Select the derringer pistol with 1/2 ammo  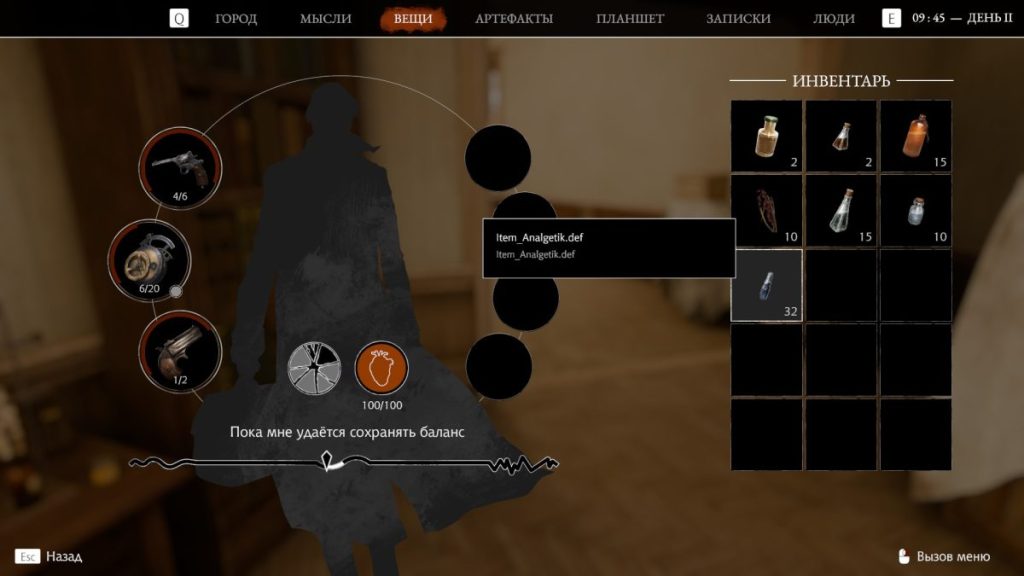tap(179, 350)
